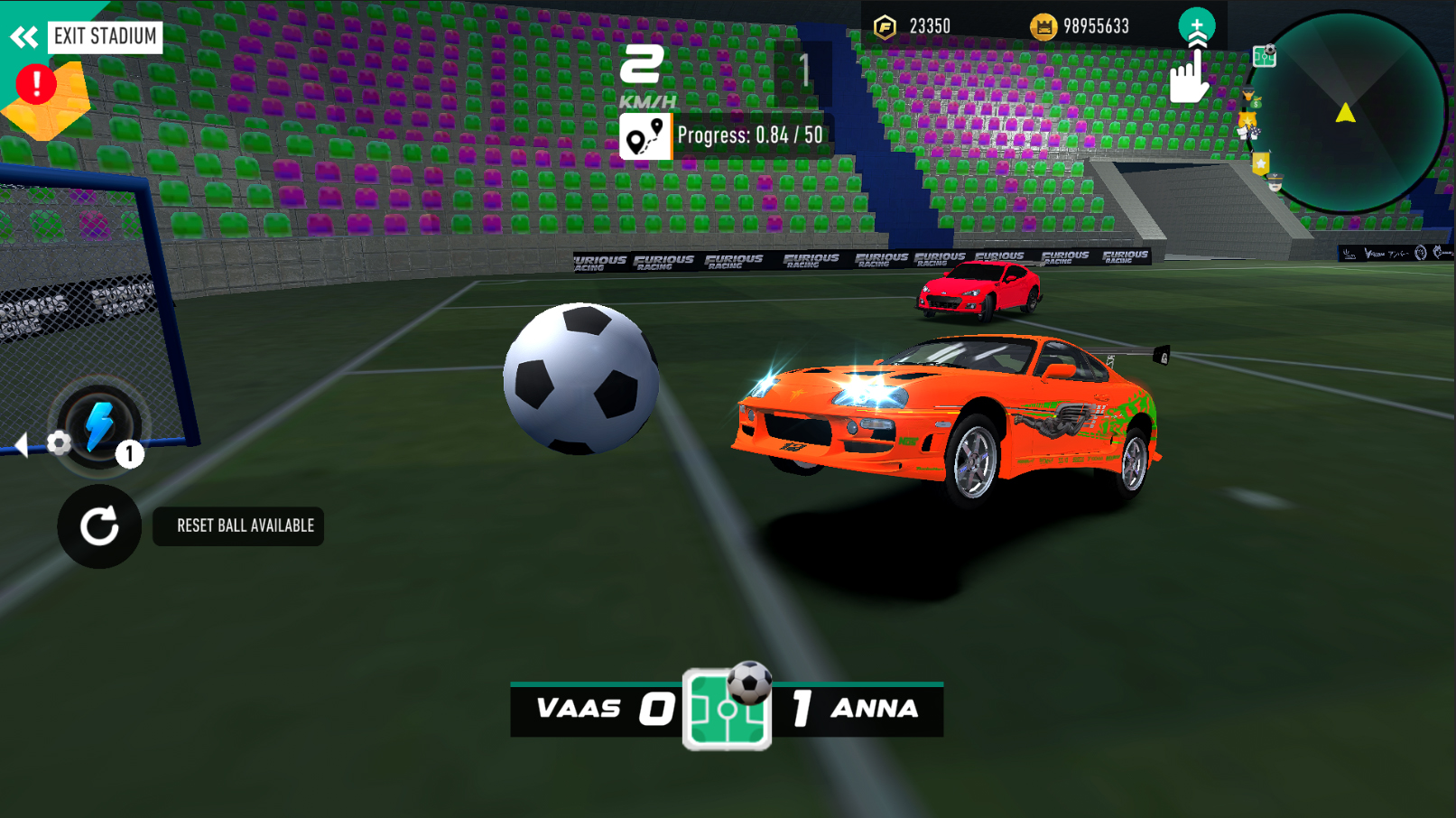Viewport: 1456px width, 818px height.
Task: Click the Progress 0.84 / 50 bar
Action: point(749,136)
